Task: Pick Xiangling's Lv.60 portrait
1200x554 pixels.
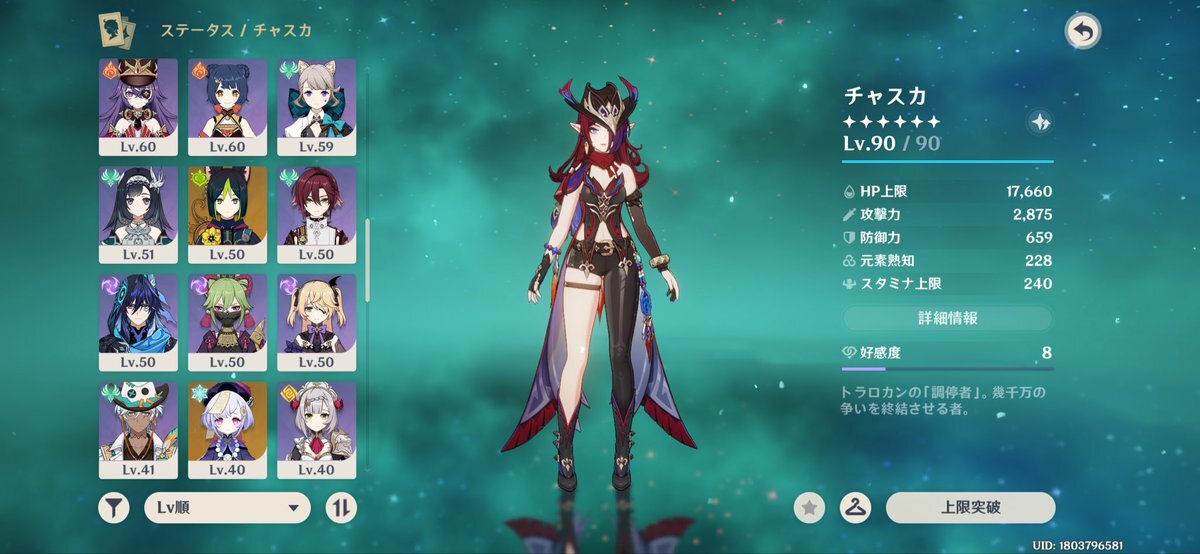Action: (227, 105)
